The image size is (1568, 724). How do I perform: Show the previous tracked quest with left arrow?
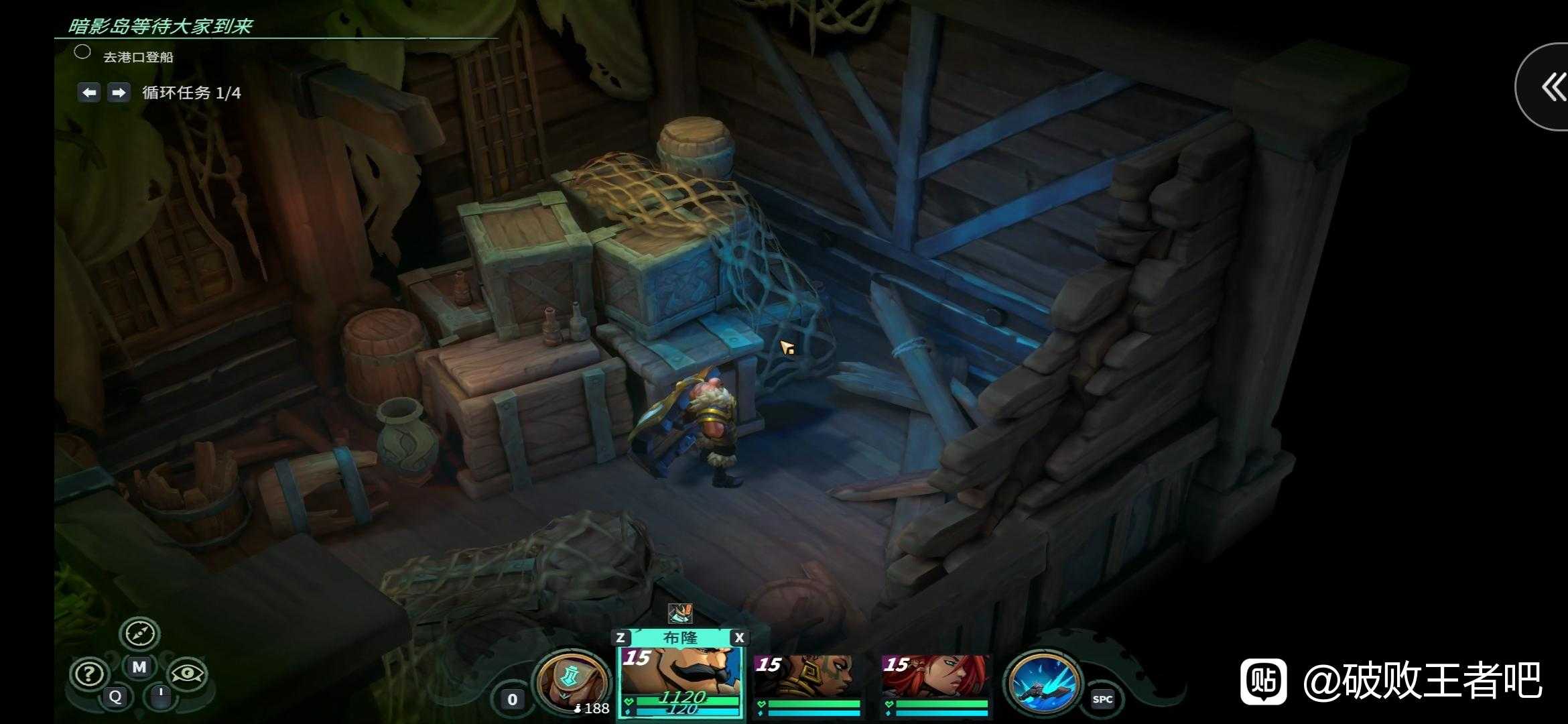coord(89,93)
